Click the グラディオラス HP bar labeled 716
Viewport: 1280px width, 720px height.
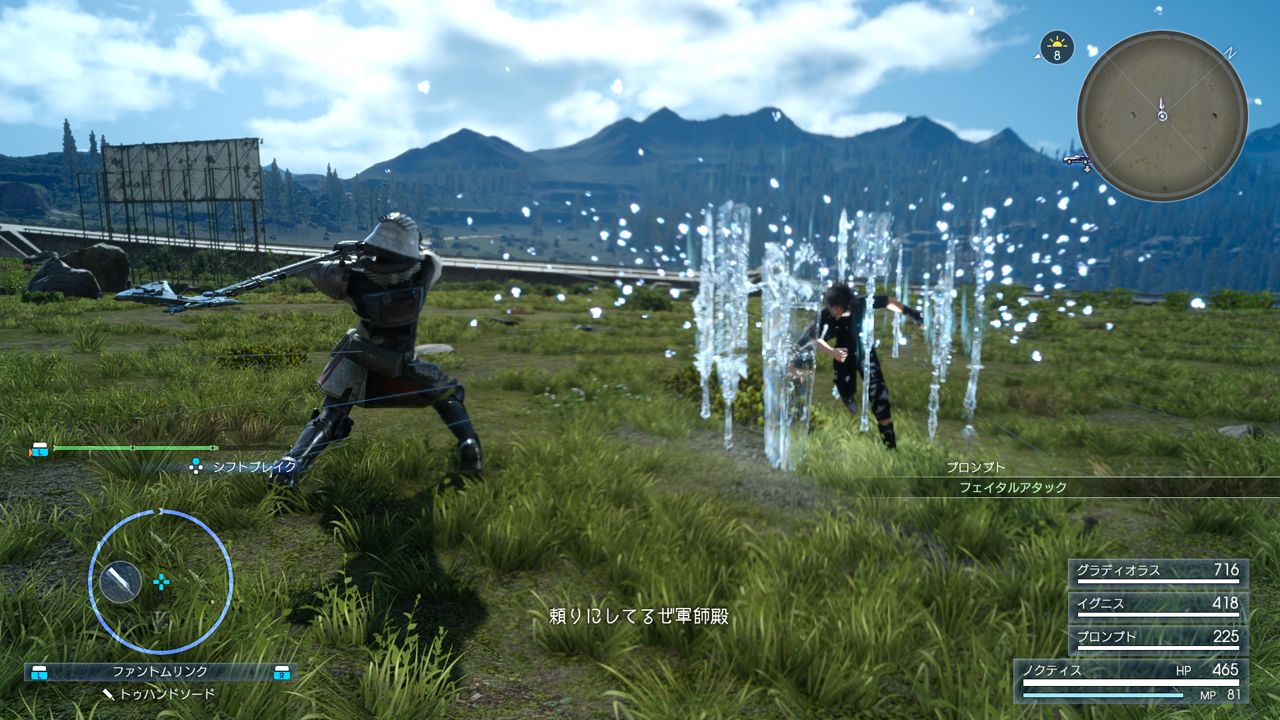point(1160,570)
